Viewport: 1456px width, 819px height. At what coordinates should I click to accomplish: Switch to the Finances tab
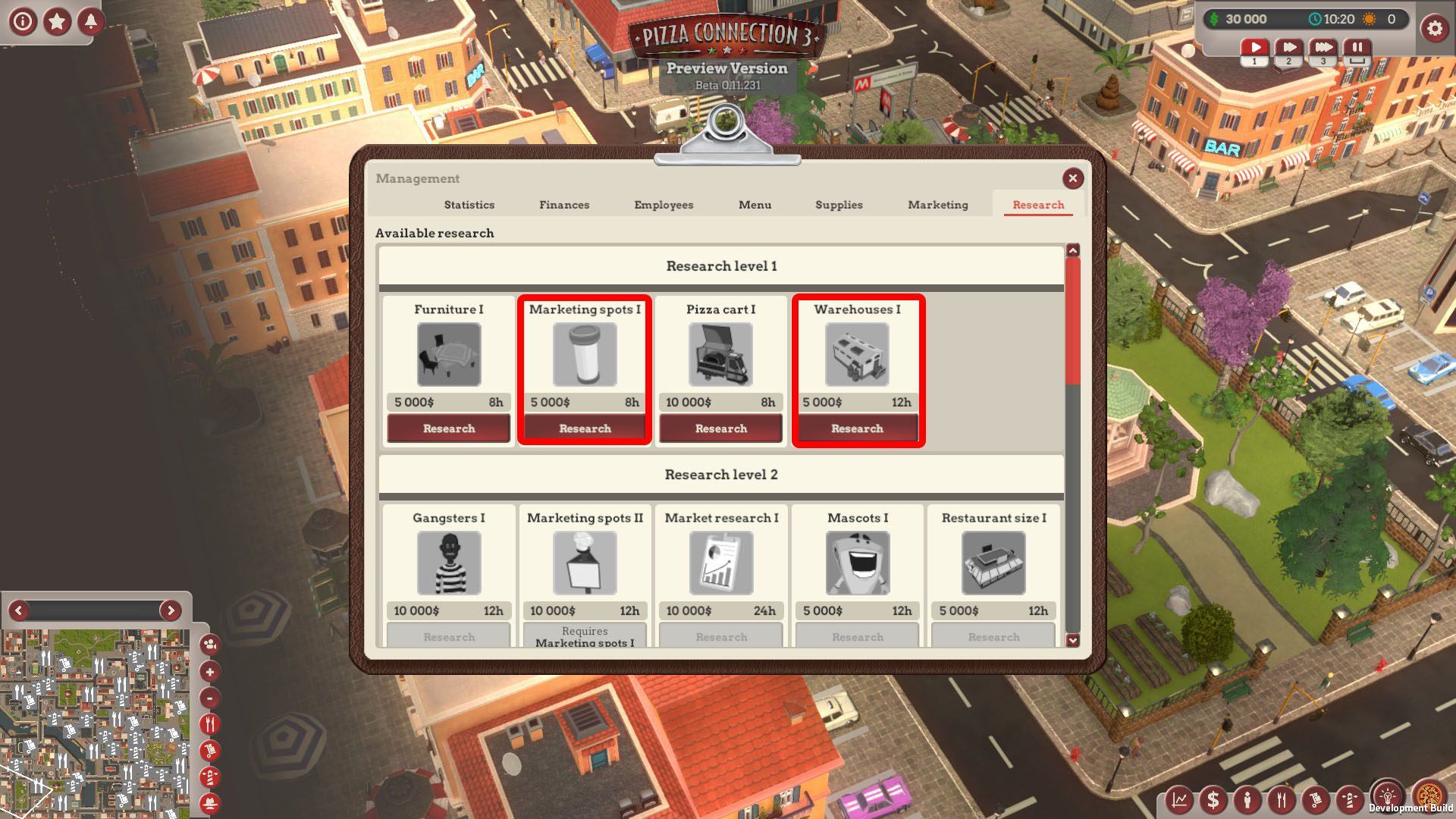pos(564,205)
